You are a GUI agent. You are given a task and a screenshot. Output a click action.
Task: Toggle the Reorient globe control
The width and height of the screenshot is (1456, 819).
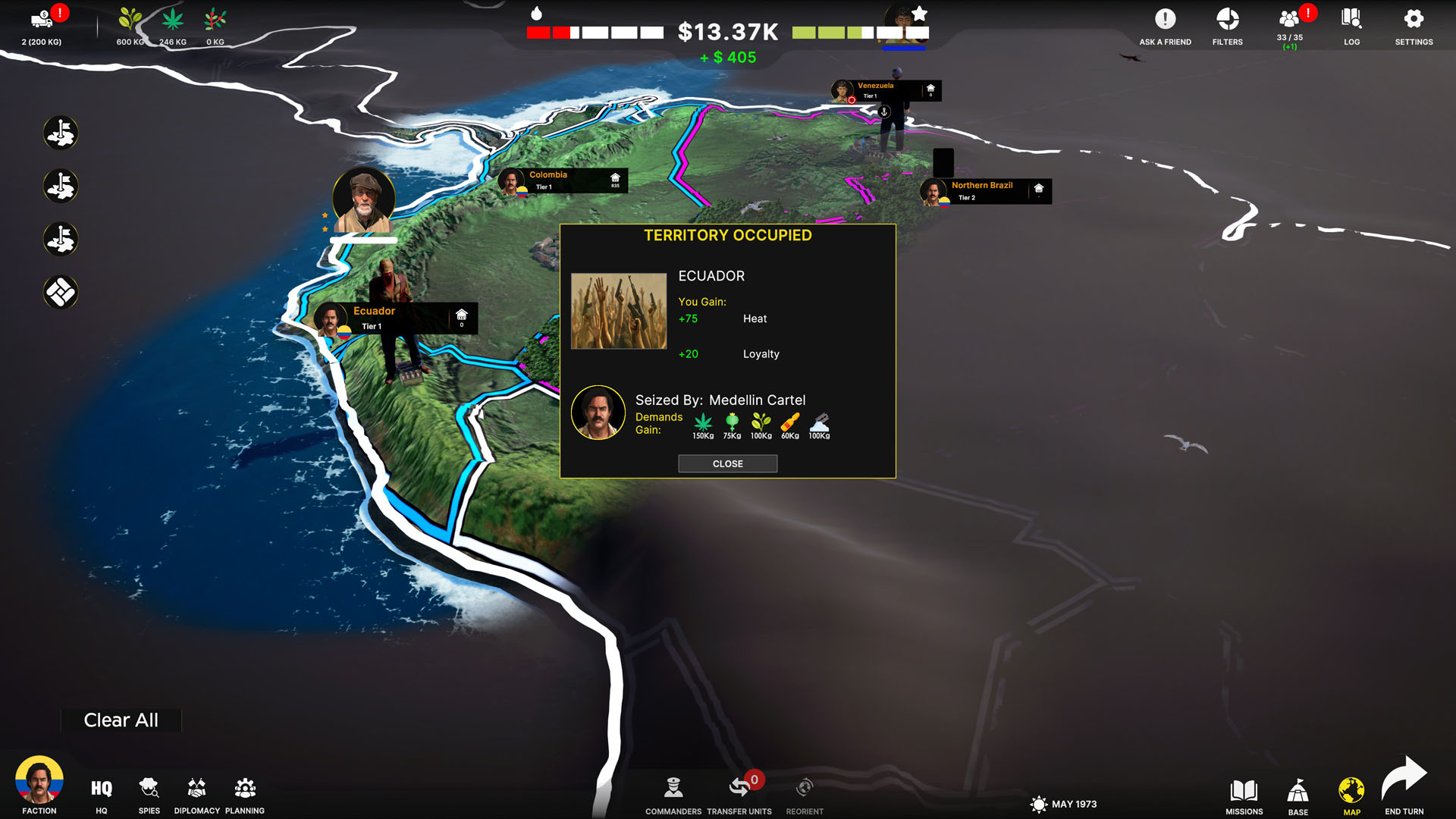805,786
